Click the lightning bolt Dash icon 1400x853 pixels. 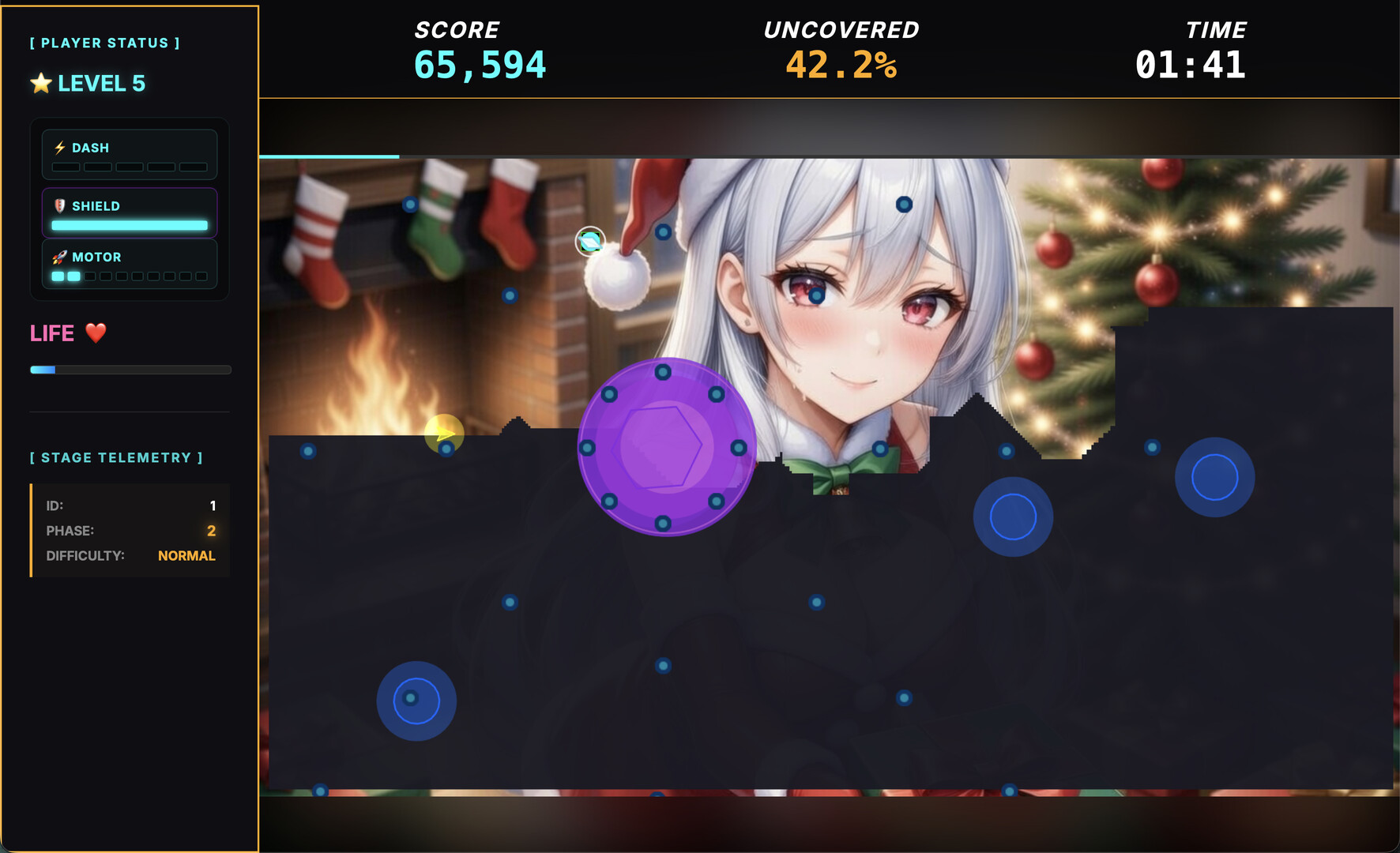59,146
